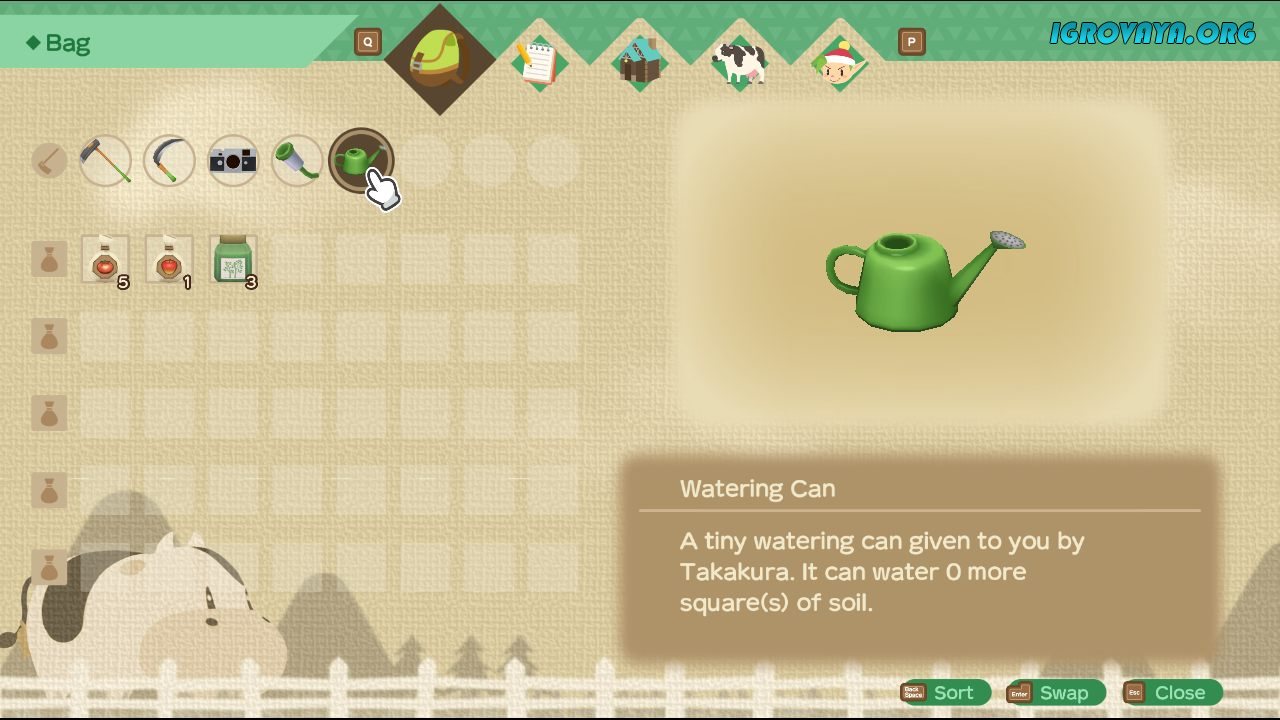Viewport: 1280px width, 720px height.
Task: Sort the bag items
Action: point(945,693)
